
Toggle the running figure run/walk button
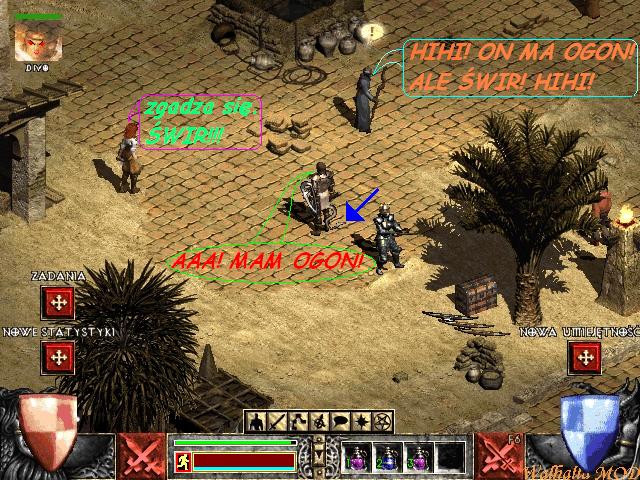point(182,461)
